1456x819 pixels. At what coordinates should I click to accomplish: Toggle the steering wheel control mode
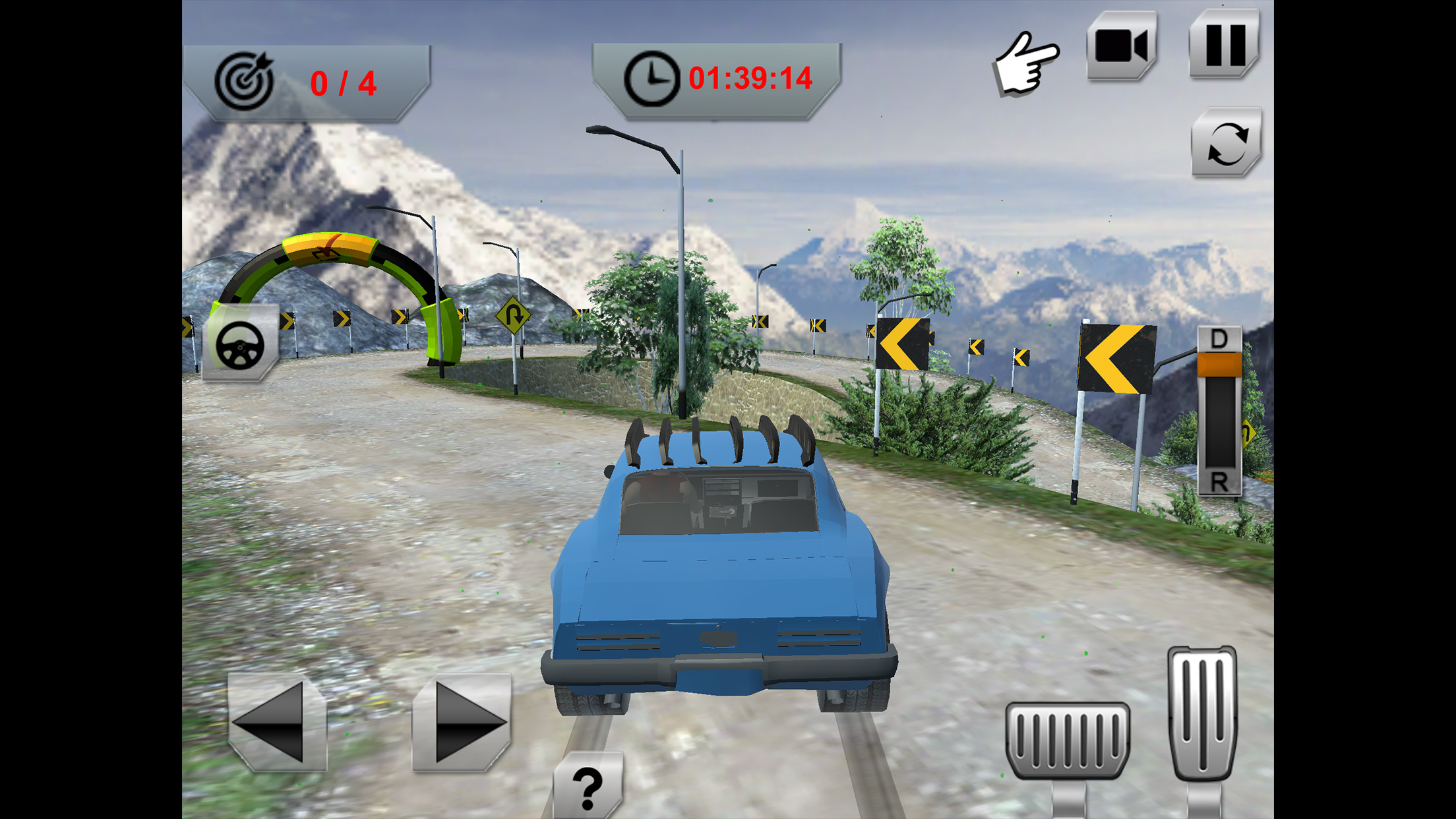click(240, 344)
